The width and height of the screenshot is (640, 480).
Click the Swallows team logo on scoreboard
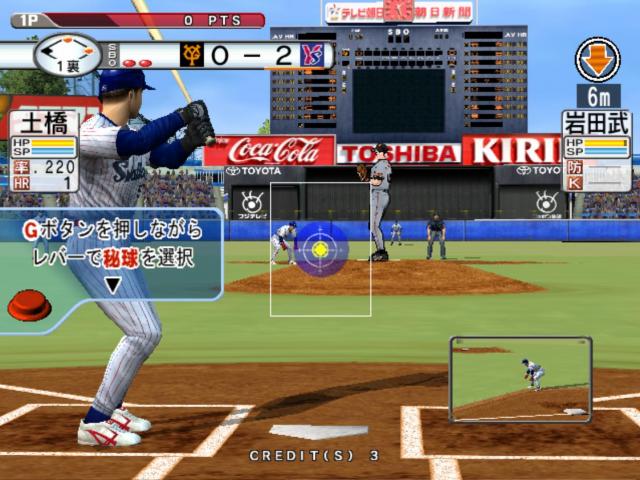click(315, 54)
